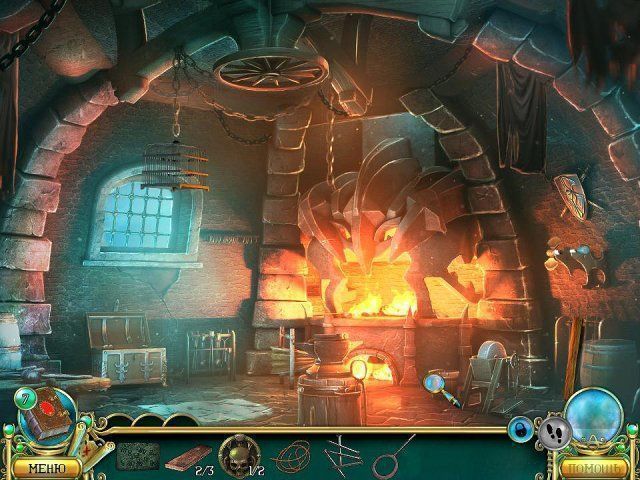The width and height of the screenshot is (640, 480).
Task: Pick the wire loop tool in inventory
Action: pyautogui.click(x=394, y=455)
